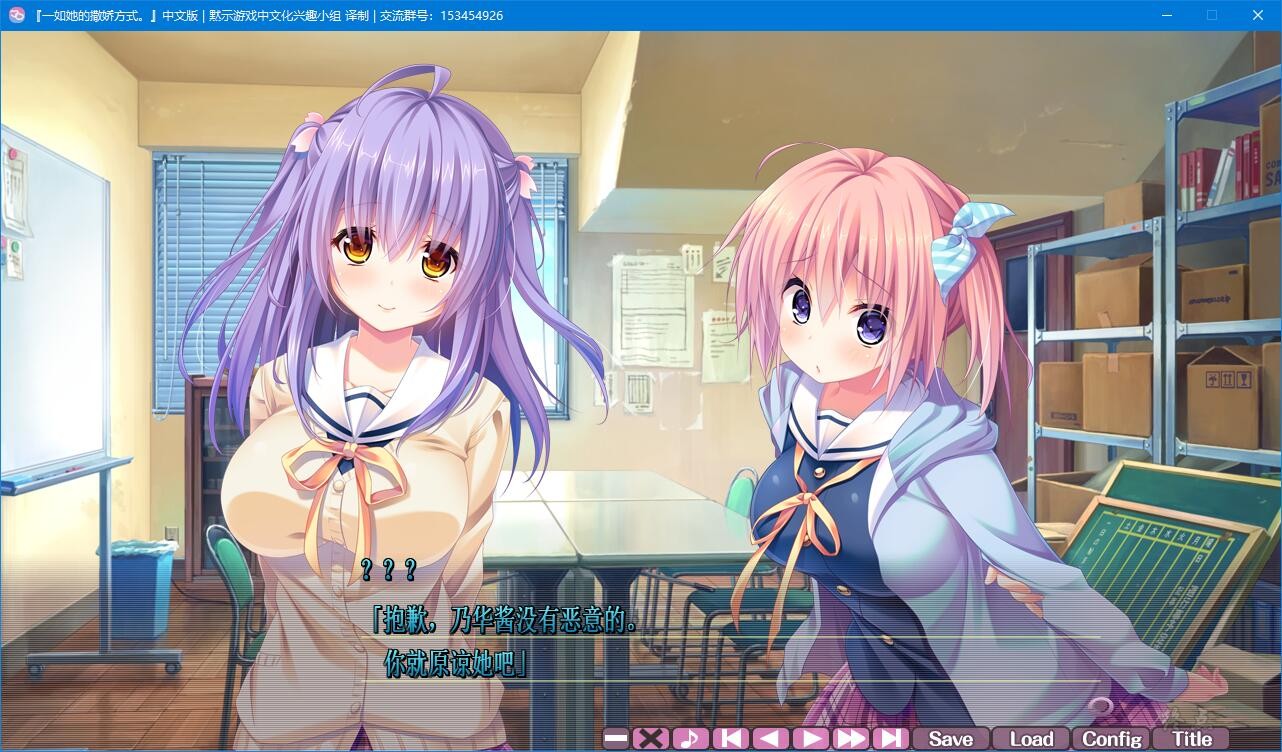The height and width of the screenshot is (752, 1282).
Task: Click the music note voice button
Action: coord(690,739)
